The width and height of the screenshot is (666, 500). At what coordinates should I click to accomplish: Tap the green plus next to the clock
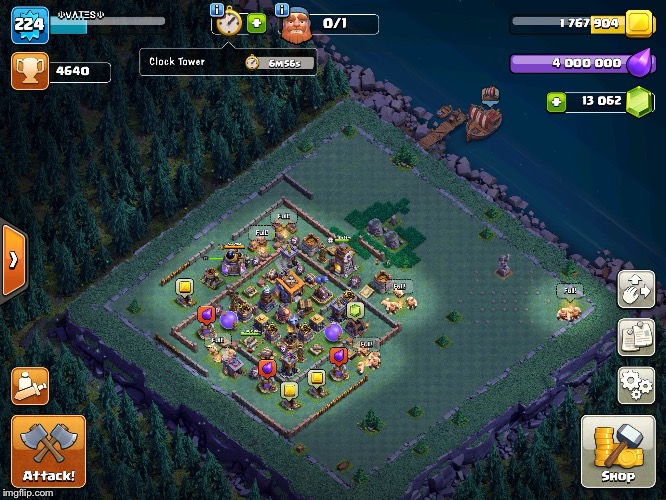(x=256, y=24)
